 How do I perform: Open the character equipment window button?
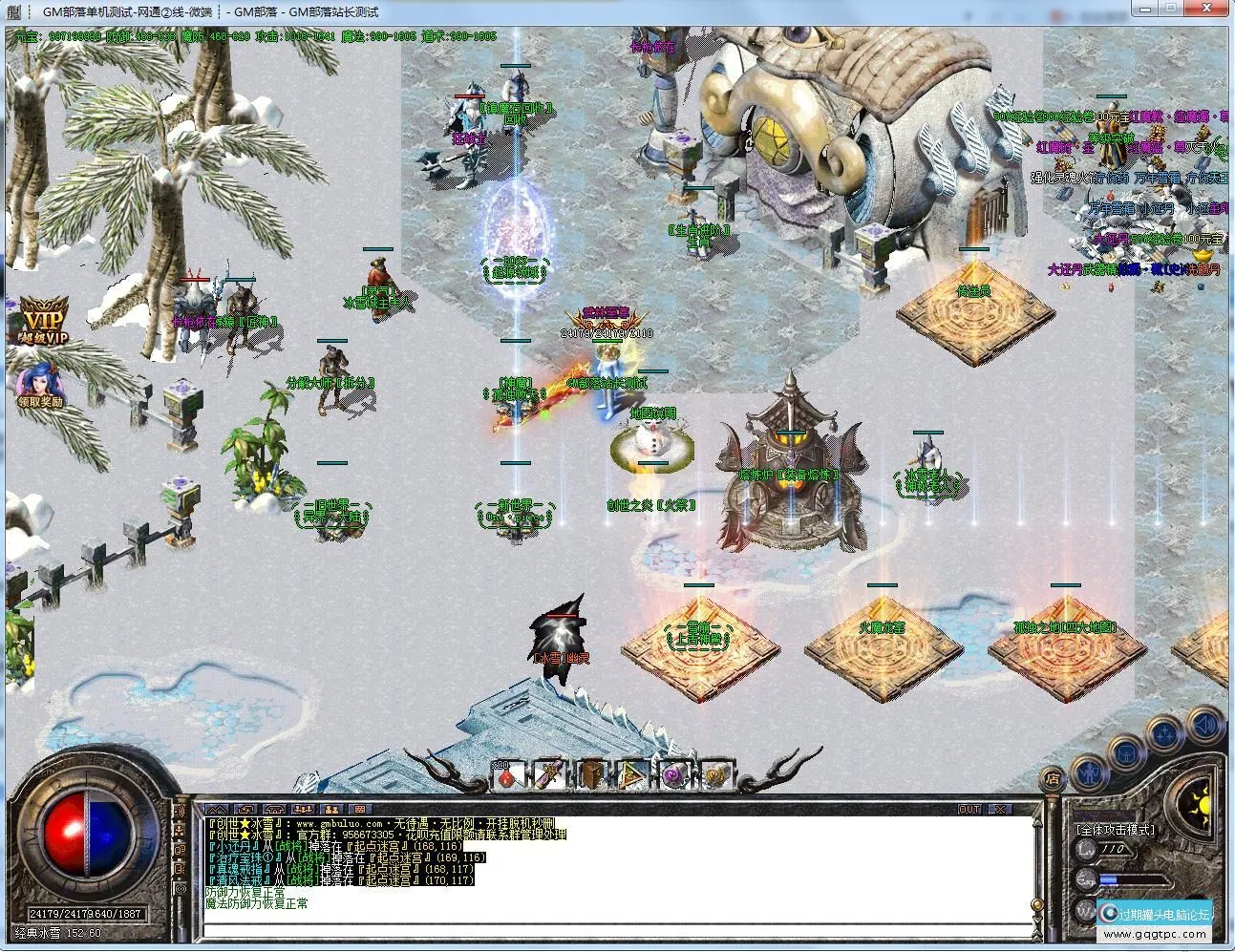coord(1090,773)
